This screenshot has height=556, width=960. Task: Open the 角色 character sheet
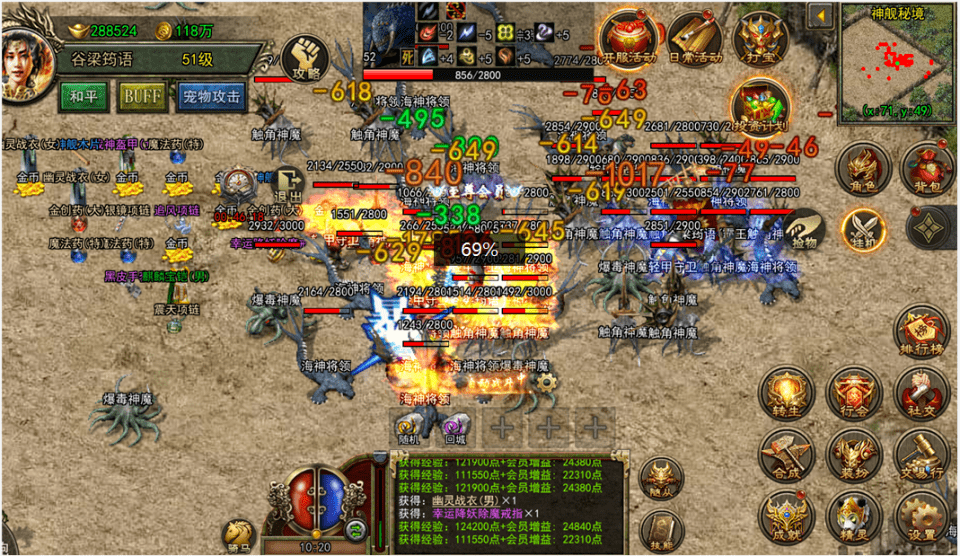861,167
